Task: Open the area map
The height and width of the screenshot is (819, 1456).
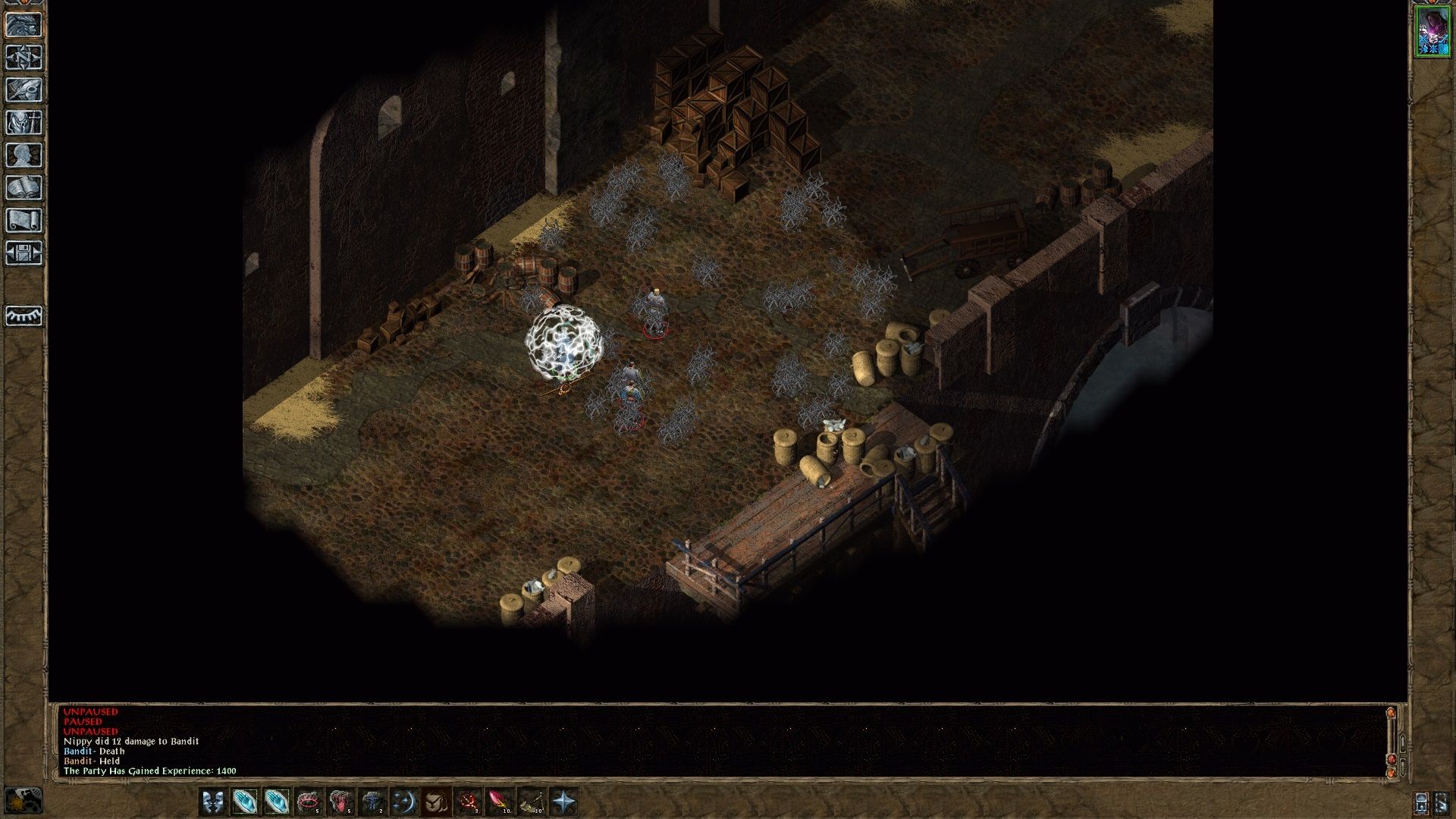Action: click(24, 58)
